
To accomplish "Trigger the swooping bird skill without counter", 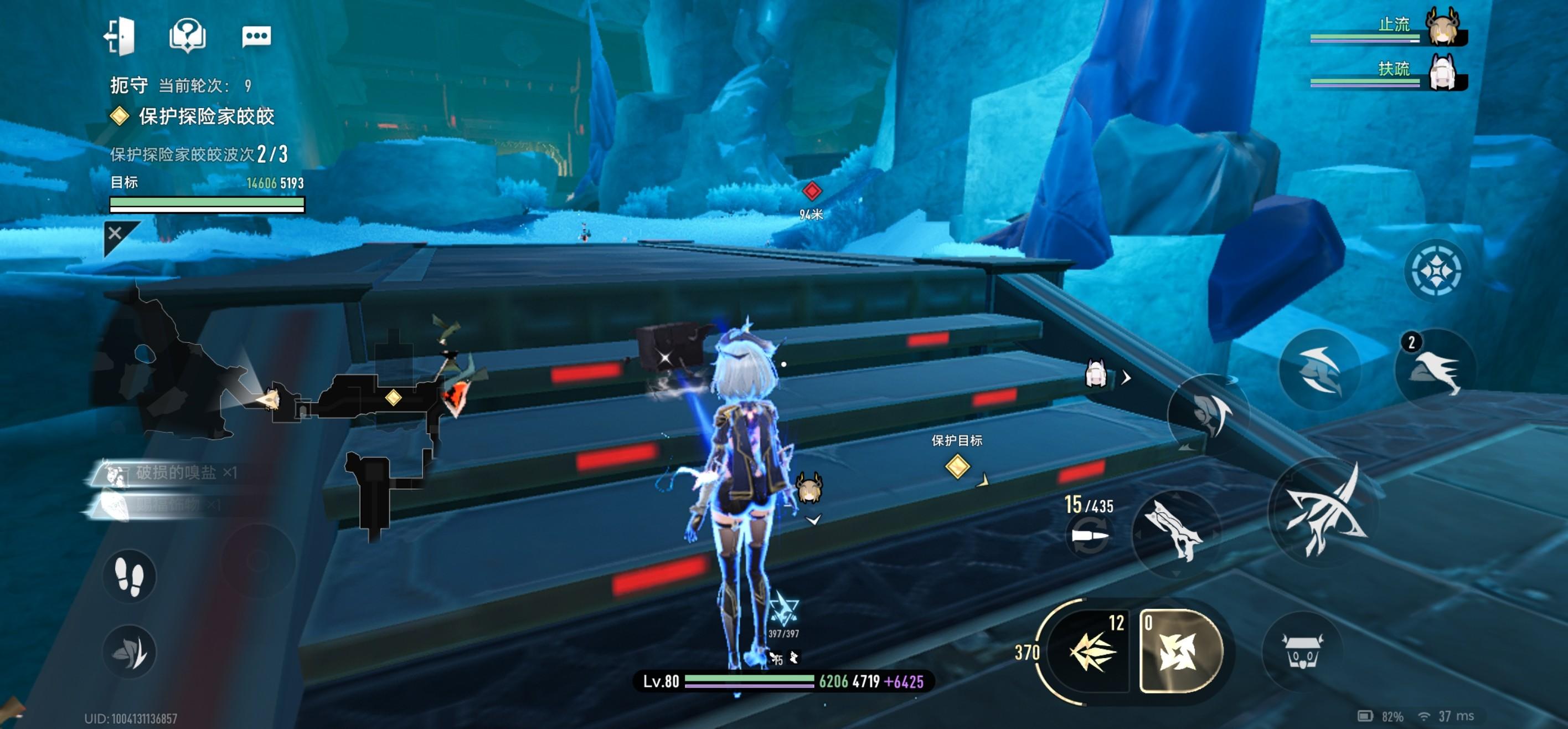I will (1318, 369).
